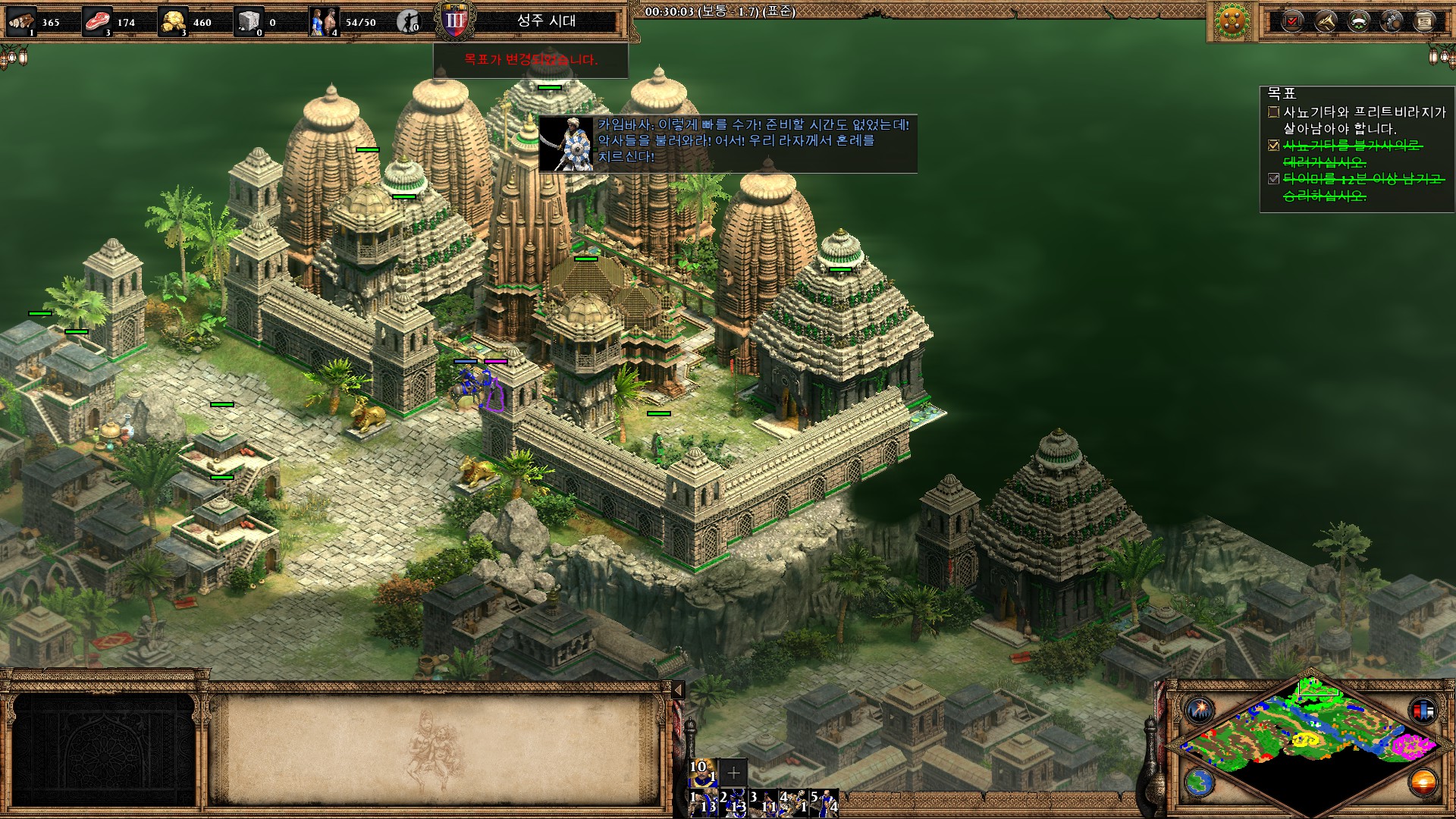The width and height of the screenshot is (1456, 819).
Task: Click the wood resource icon
Action: point(21,21)
